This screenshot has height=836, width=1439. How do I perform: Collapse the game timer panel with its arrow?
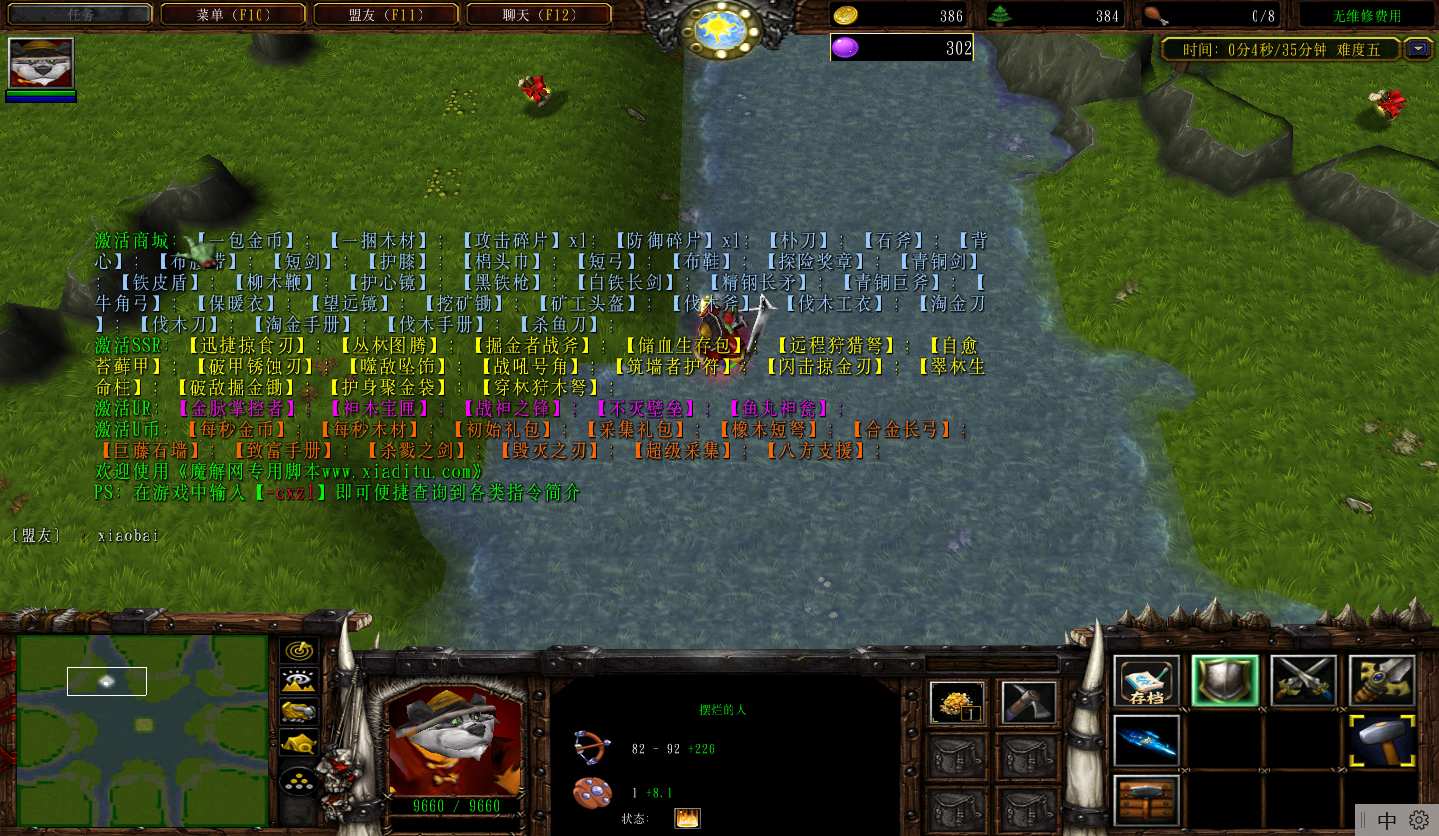point(1417,47)
